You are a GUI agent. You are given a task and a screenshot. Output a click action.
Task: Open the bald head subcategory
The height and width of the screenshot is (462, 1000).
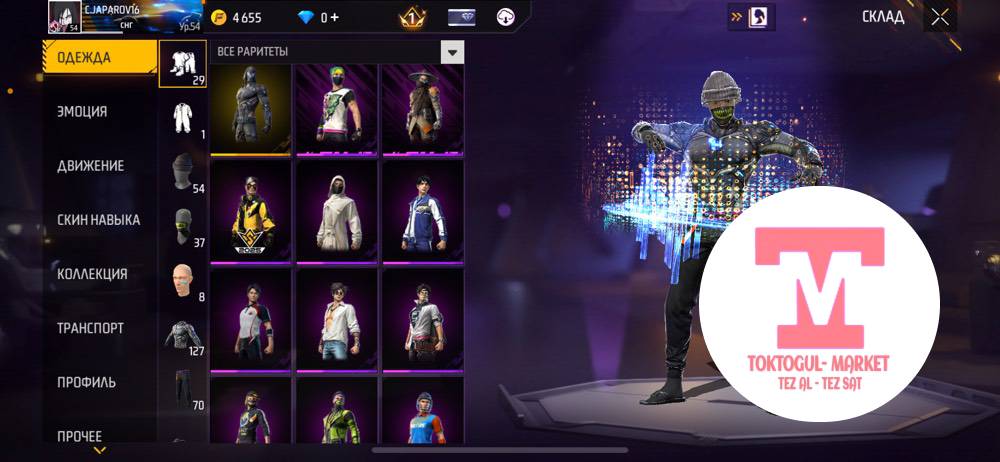183,281
